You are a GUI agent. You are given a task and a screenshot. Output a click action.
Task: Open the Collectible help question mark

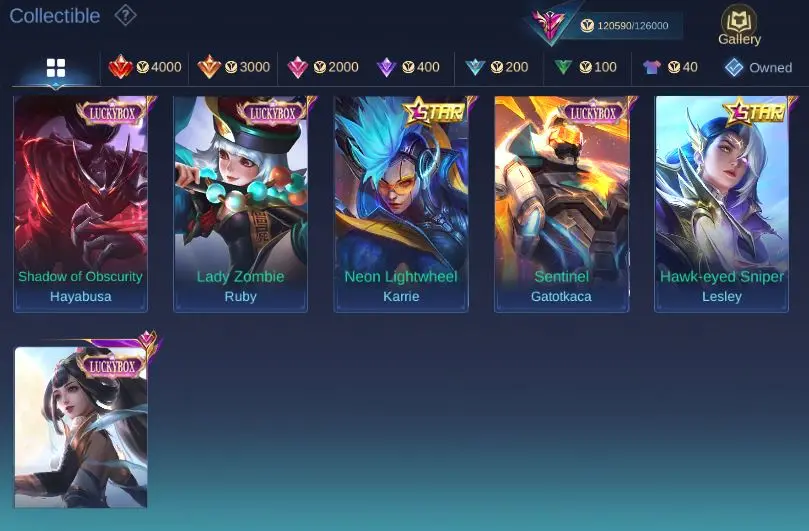click(x=125, y=15)
